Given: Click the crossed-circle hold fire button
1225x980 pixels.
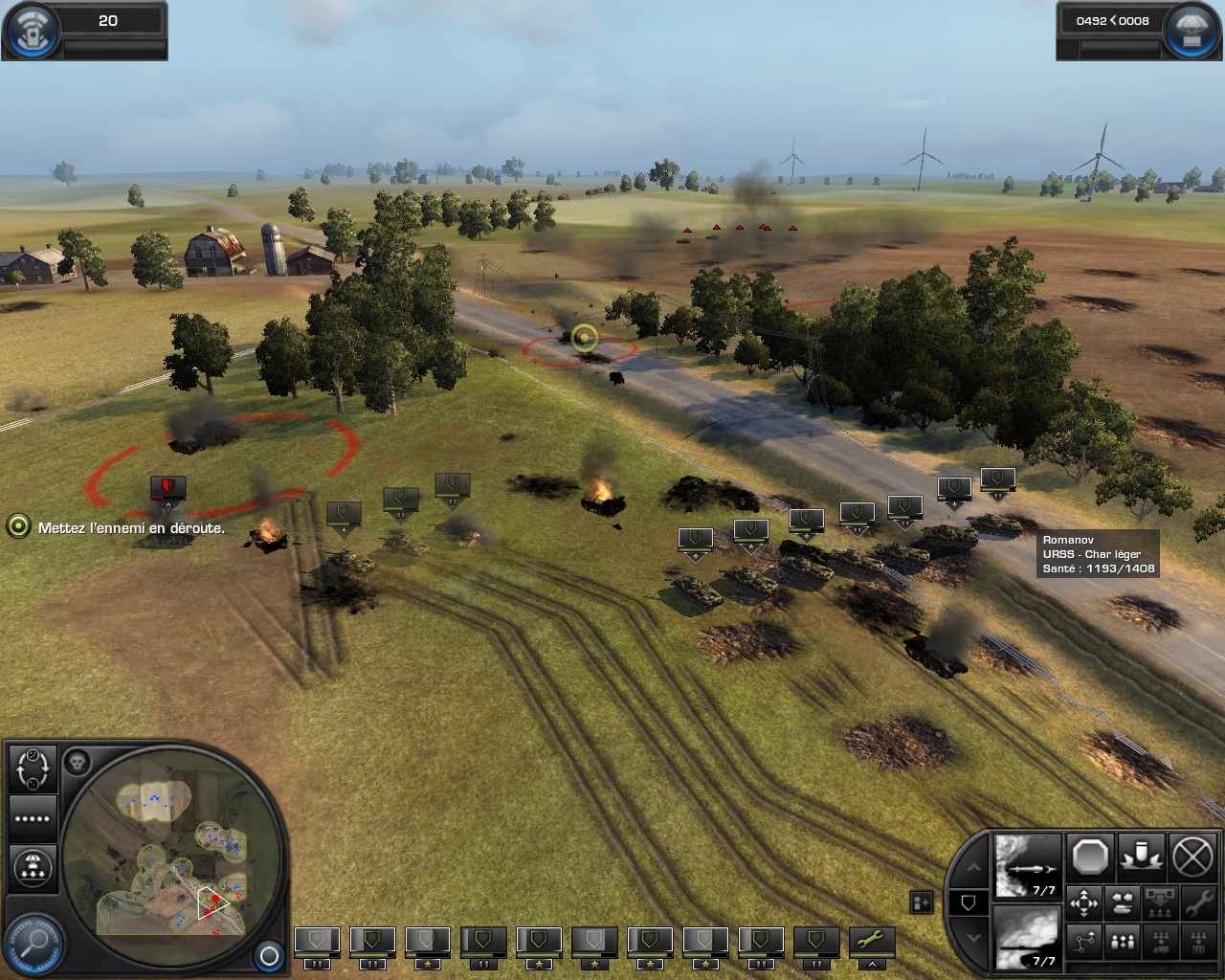Looking at the screenshot, I should pyautogui.click(x=1192, y=857).
